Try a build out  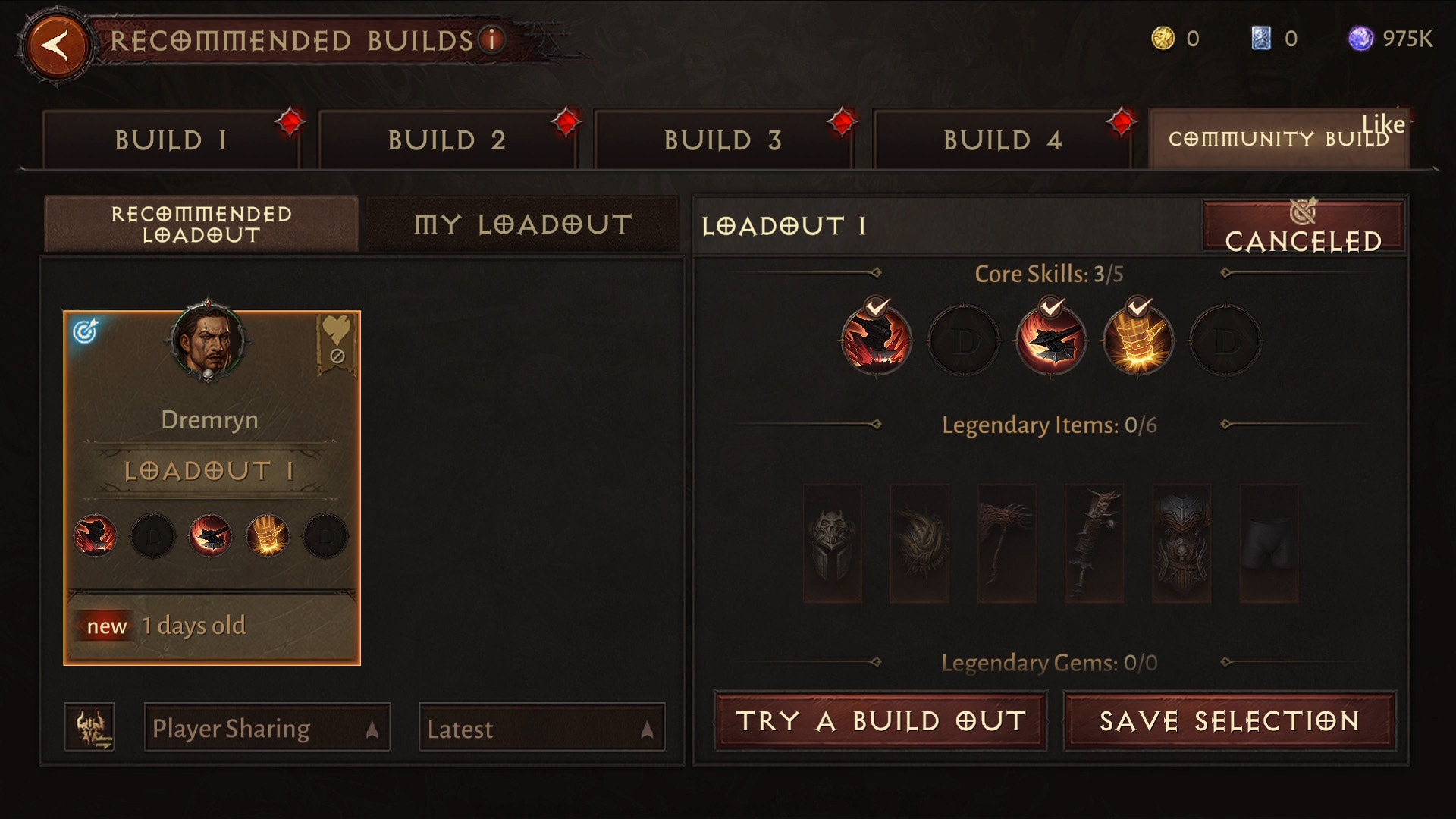880,720
